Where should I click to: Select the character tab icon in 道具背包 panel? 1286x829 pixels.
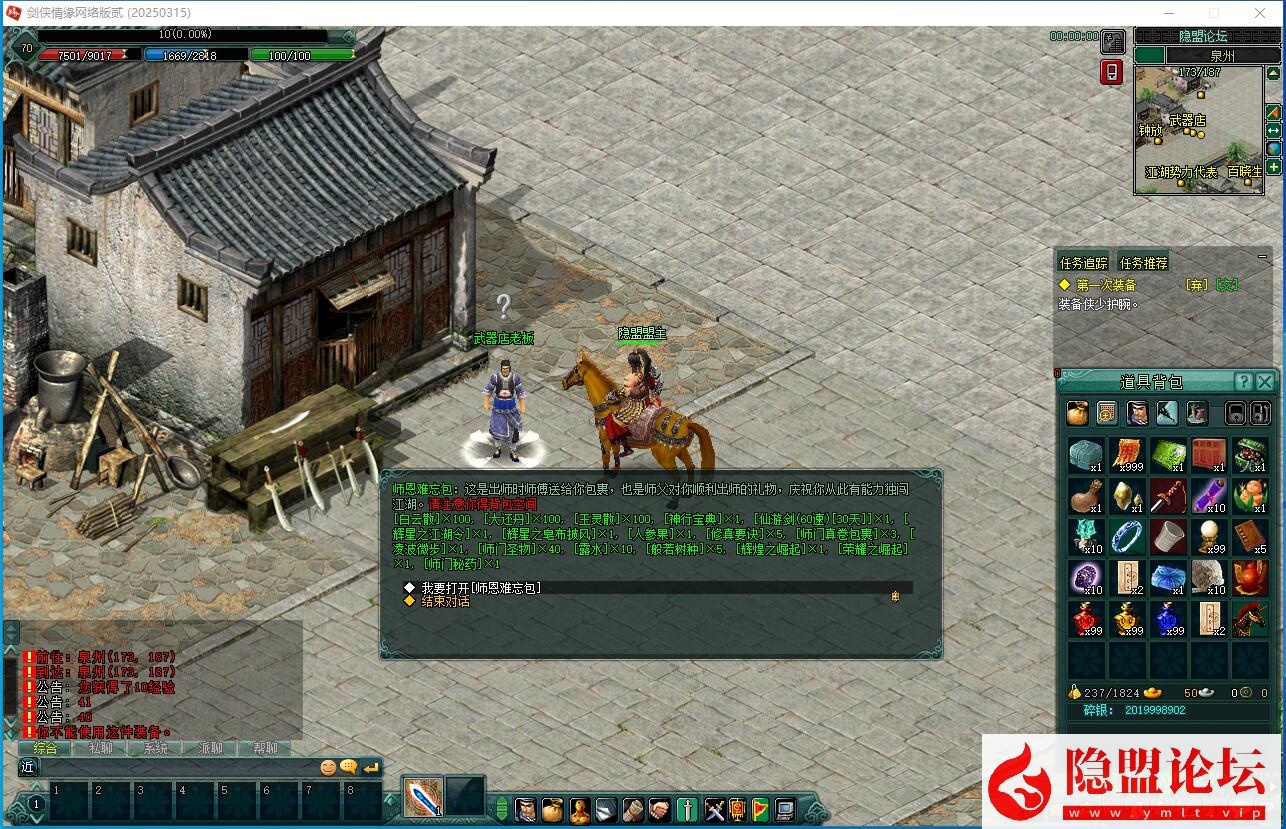pos(1136,412)
